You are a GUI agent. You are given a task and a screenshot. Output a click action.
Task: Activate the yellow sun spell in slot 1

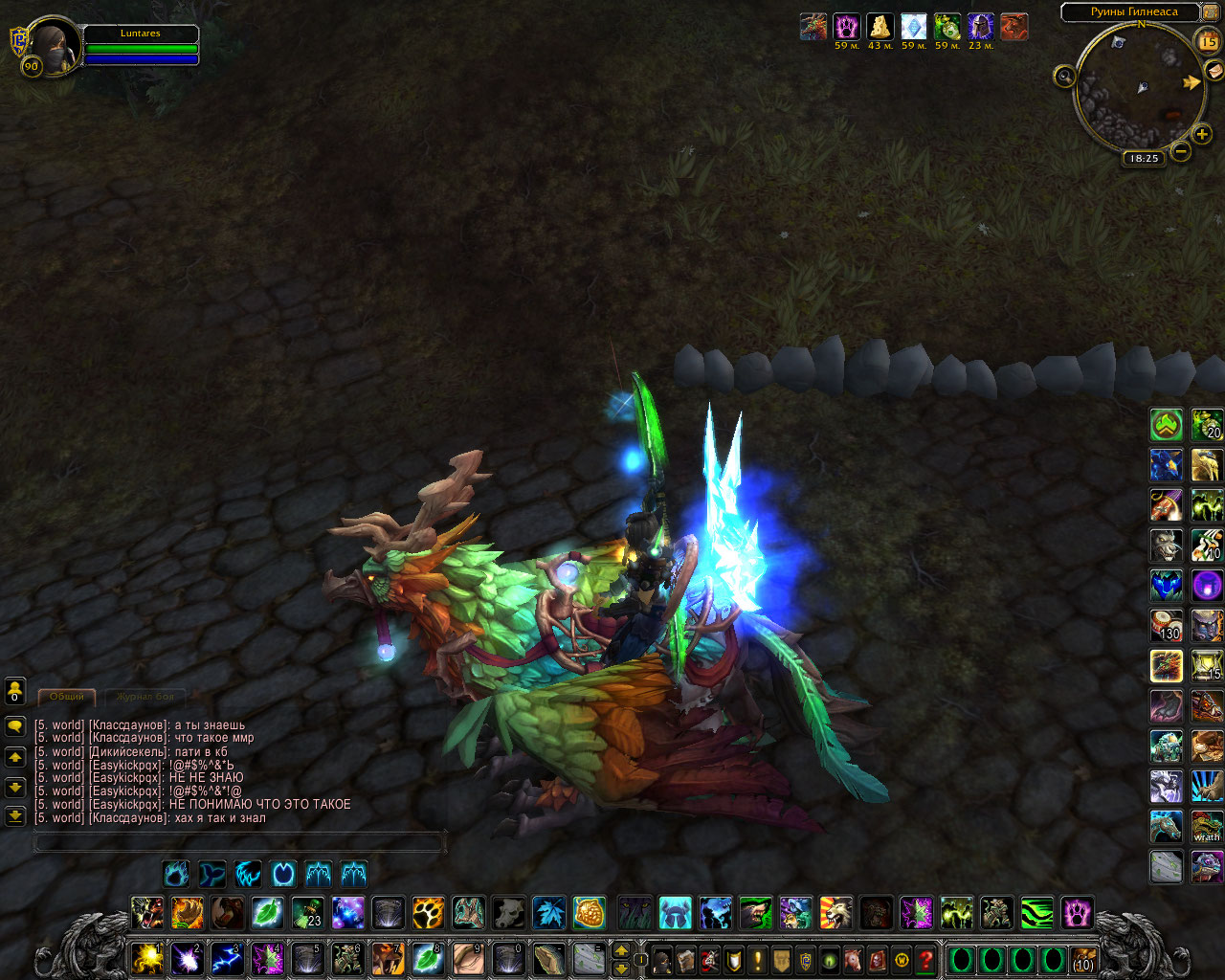coord(146,958)
